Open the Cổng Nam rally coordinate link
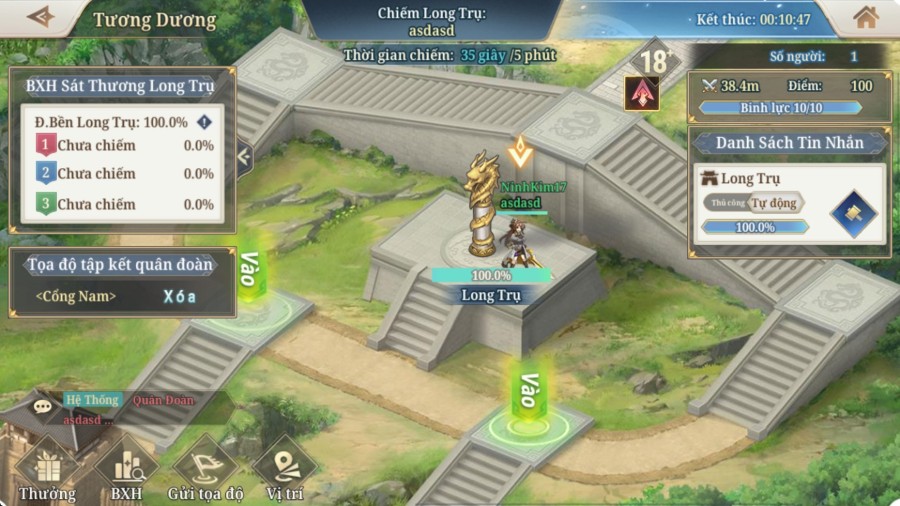Screen dimensions: 900x506 pos(76,296)
